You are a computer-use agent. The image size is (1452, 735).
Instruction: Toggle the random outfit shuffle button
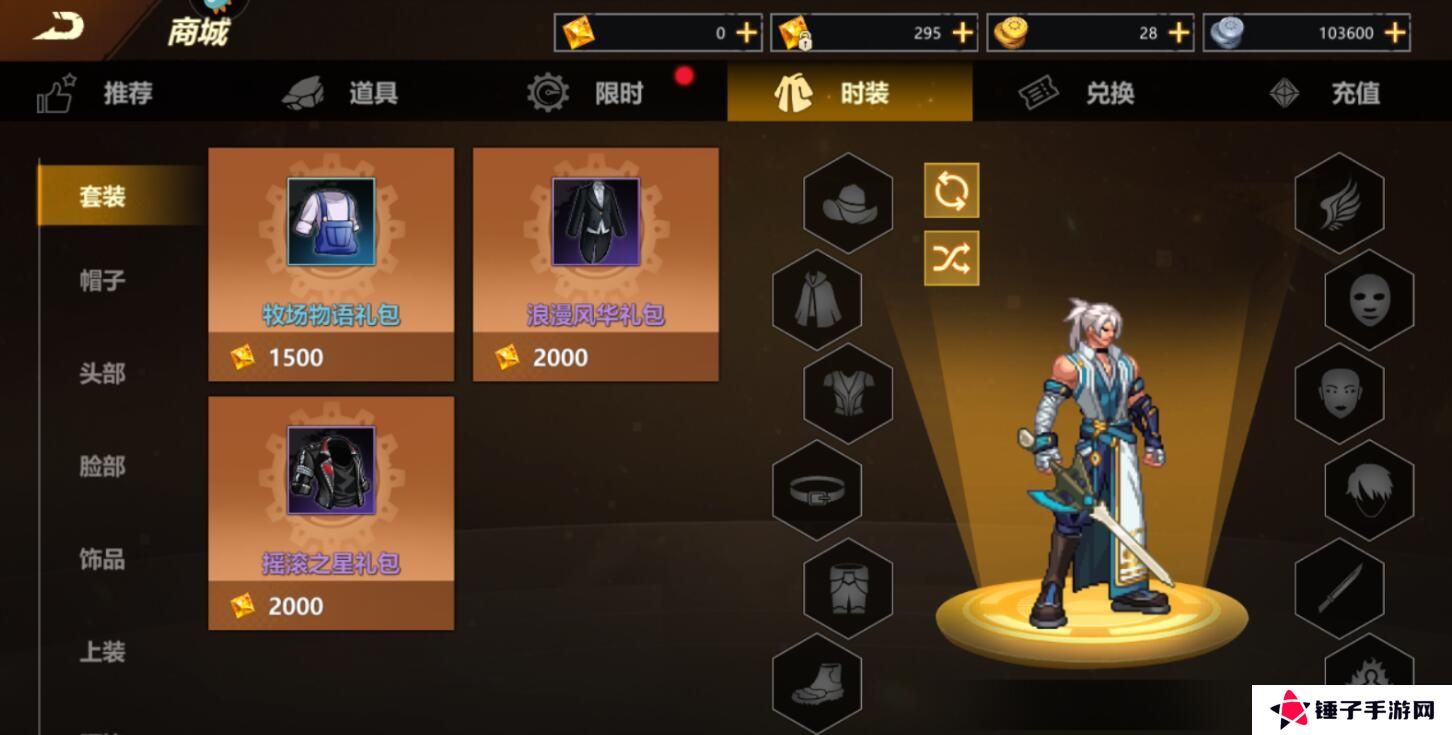coord(951,257)
